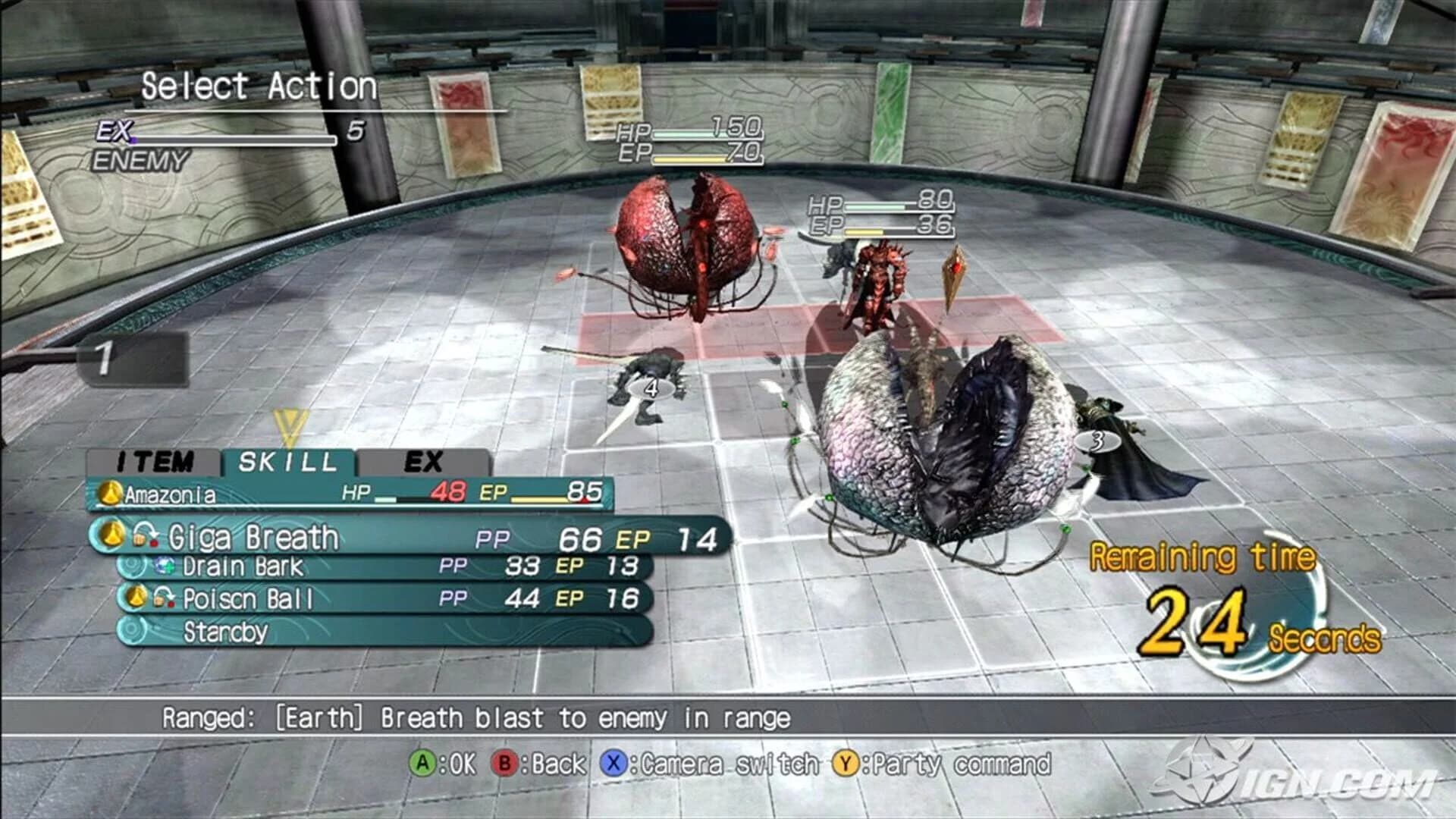
Task: Click the blue globe icon beside Drain Bark
Action: 165,566
